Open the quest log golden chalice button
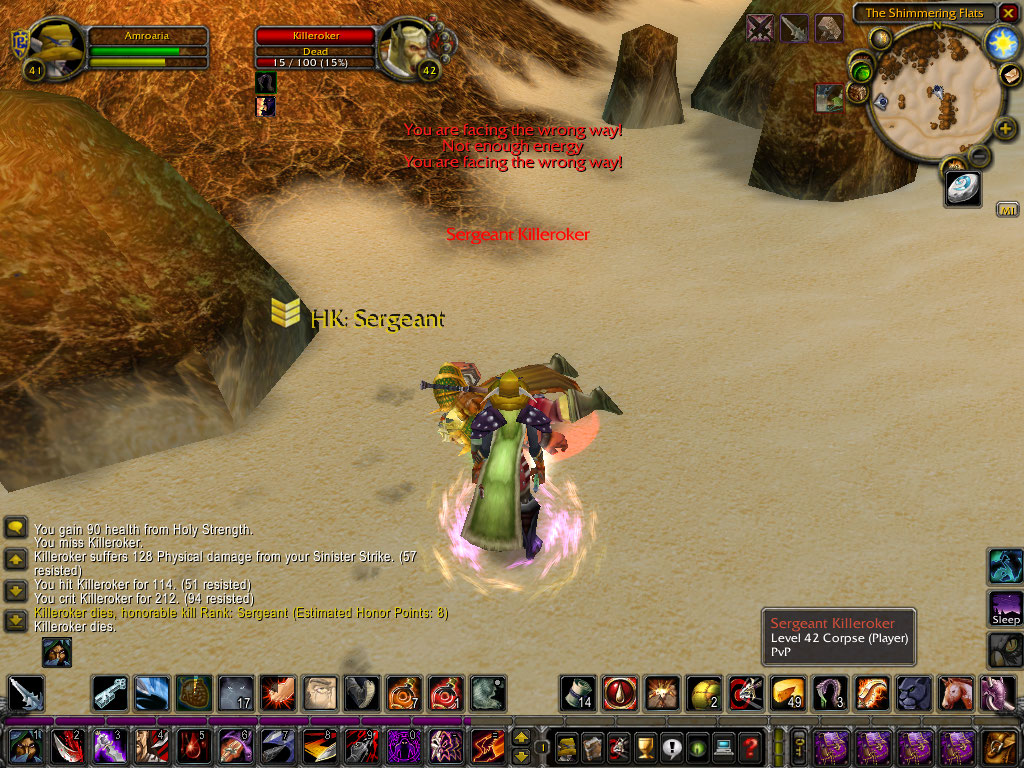 click(x=645, y=746)
